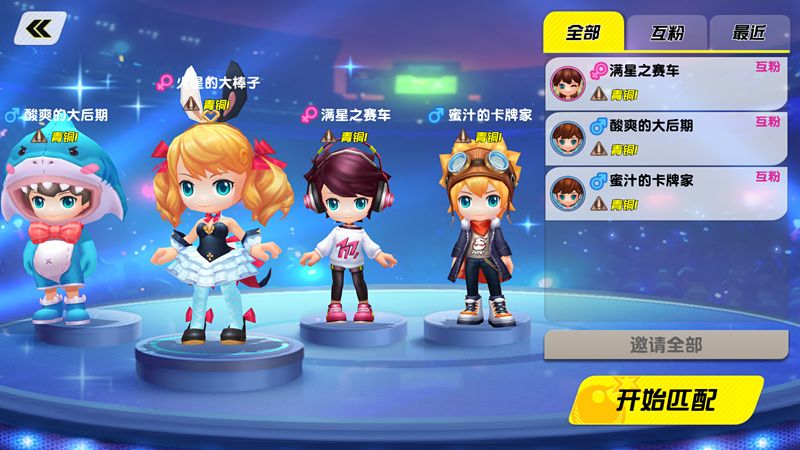Pick 蜜汁的卡牌家 from the list

tap(666, 192)
